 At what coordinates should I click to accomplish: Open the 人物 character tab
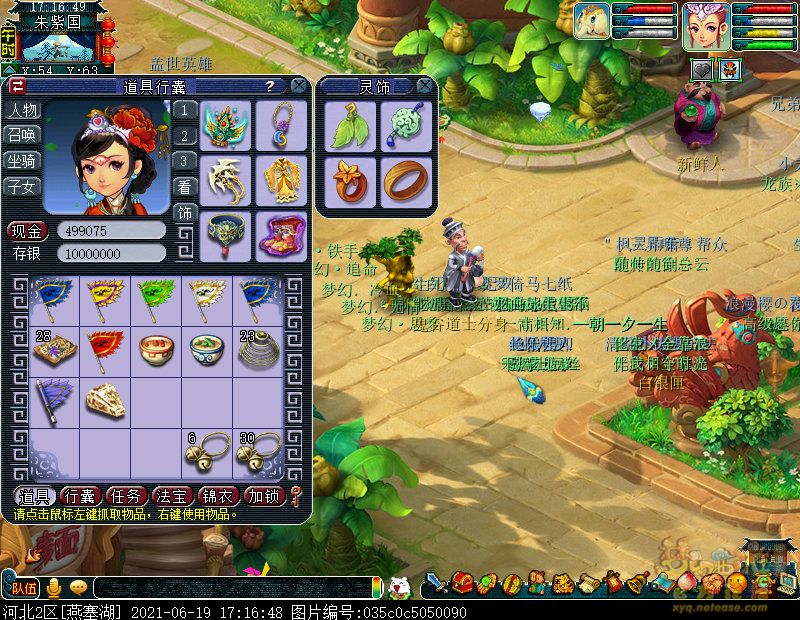23,110
